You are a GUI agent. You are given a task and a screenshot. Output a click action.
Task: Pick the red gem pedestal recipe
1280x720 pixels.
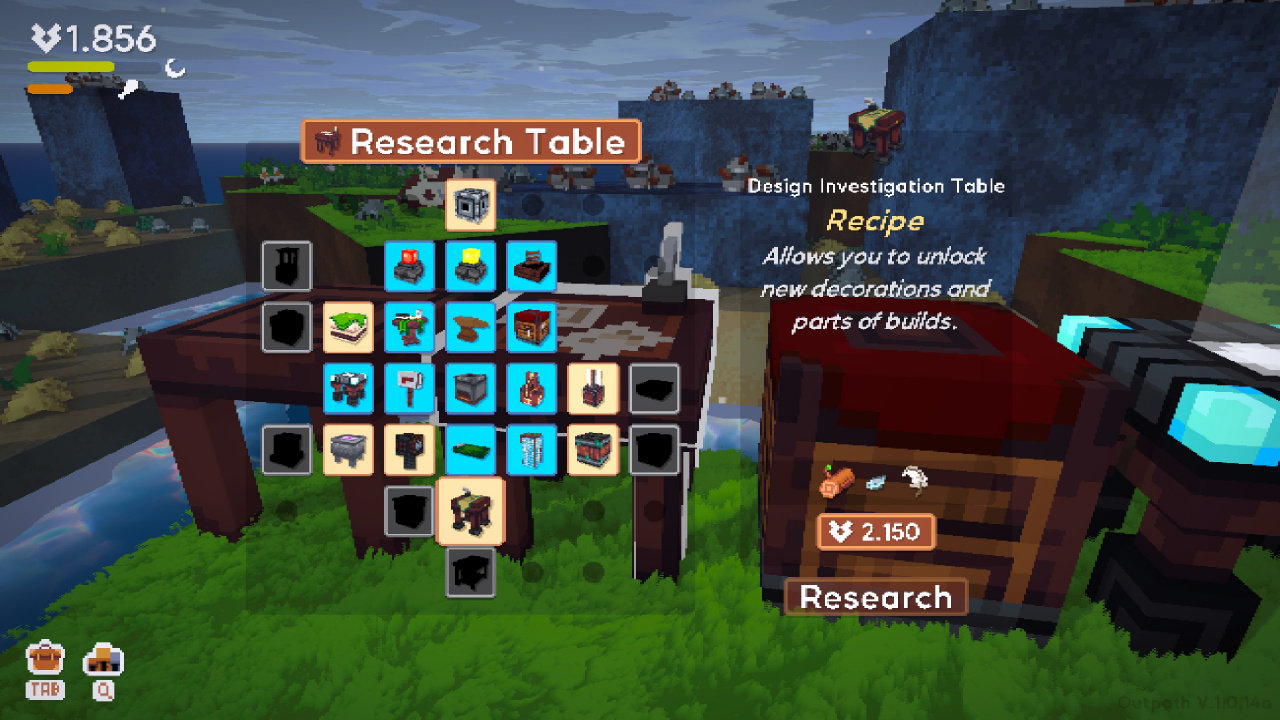(x=409, y=266)
